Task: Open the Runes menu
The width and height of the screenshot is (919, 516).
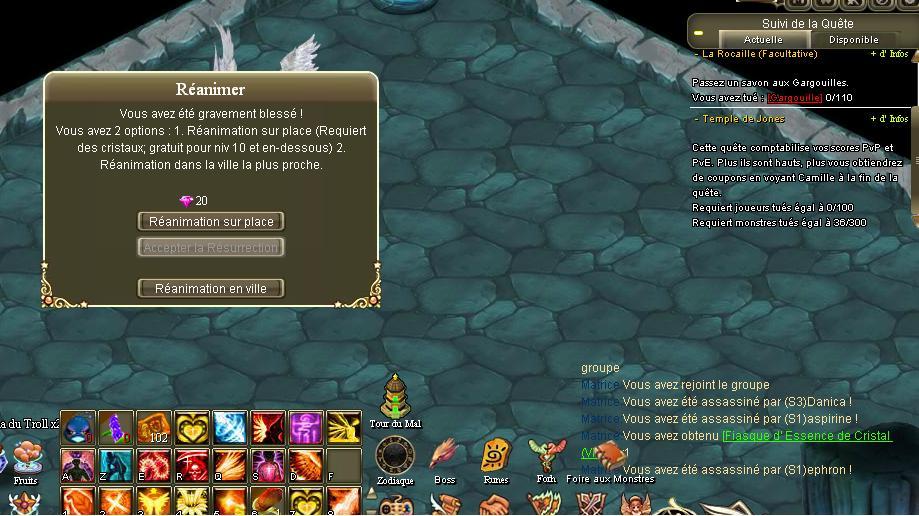Action: coord(496,458)
